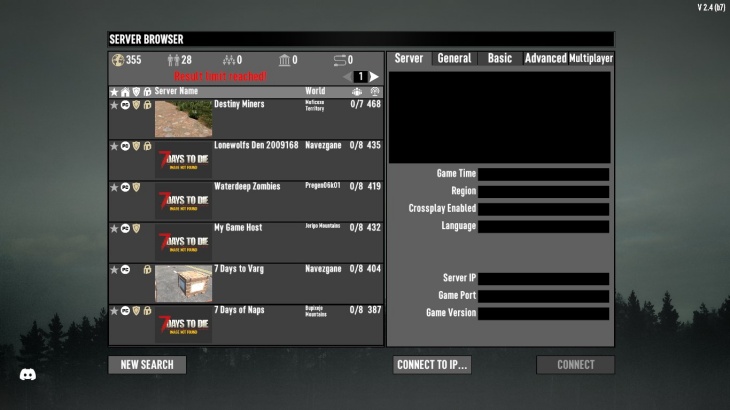Go to the next results page arrow
Image resolution: width=730 pixels, height=410 pixels.
point(374,77)
